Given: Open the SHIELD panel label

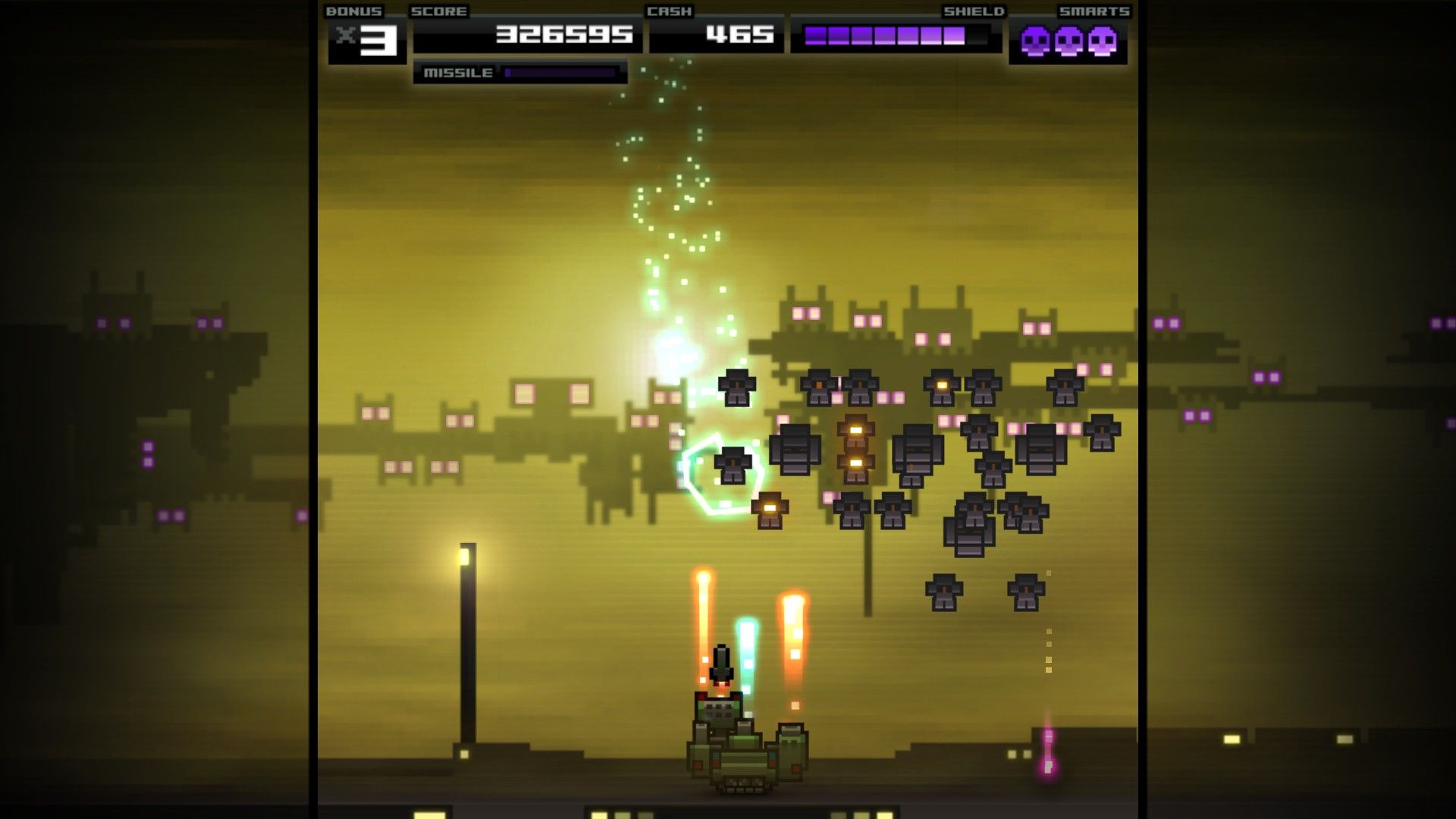Looking at the screenshot, I should click(974, 11).
